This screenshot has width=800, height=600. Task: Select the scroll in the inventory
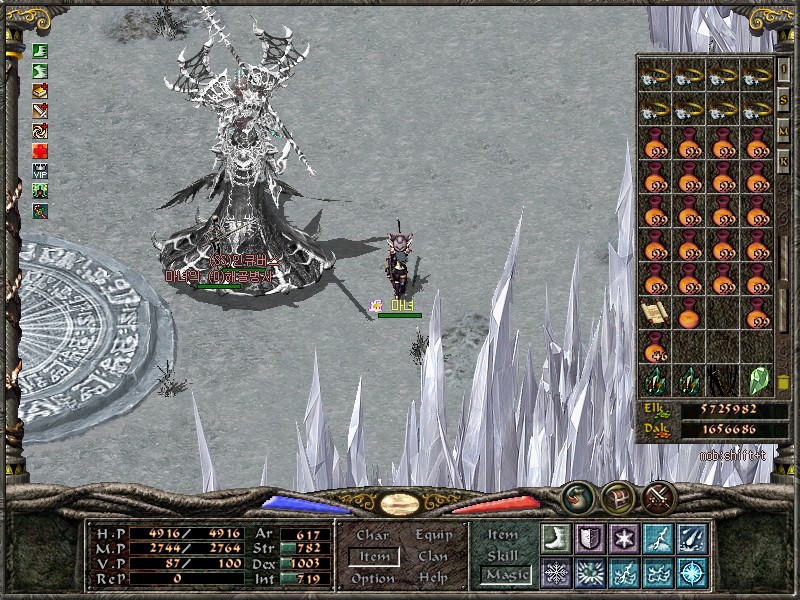pos(653,313)
